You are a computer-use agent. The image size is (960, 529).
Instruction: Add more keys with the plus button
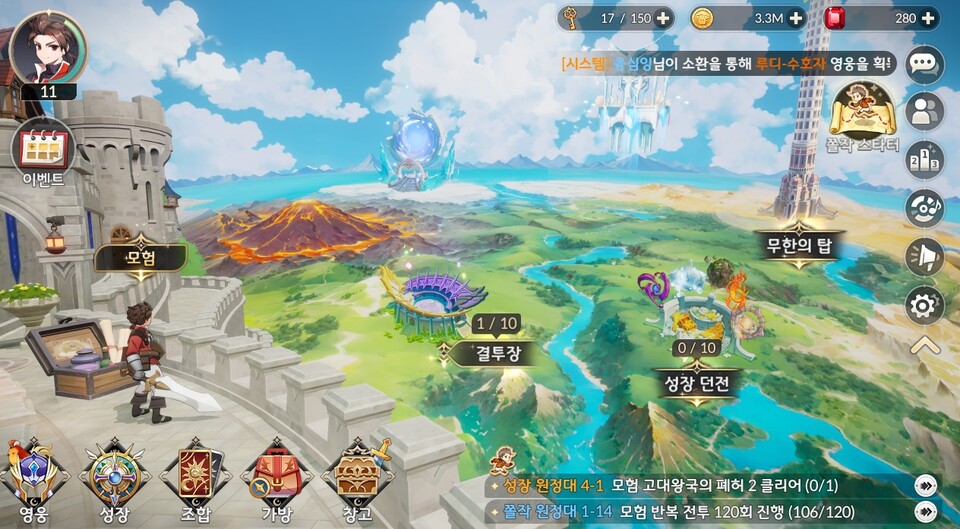tap(663, 18)
